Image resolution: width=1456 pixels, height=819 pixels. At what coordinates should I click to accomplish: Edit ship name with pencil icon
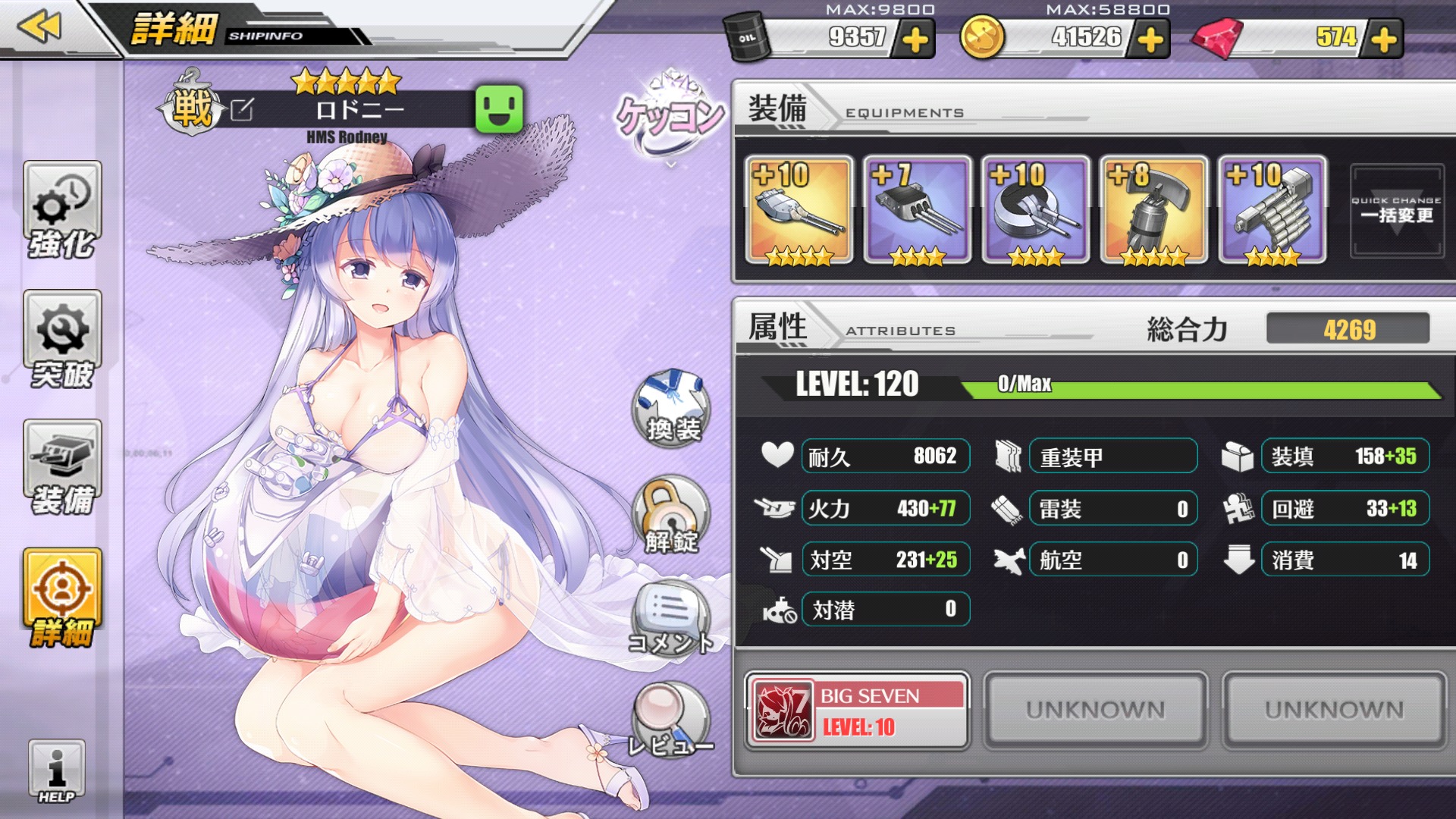[242, 111]
